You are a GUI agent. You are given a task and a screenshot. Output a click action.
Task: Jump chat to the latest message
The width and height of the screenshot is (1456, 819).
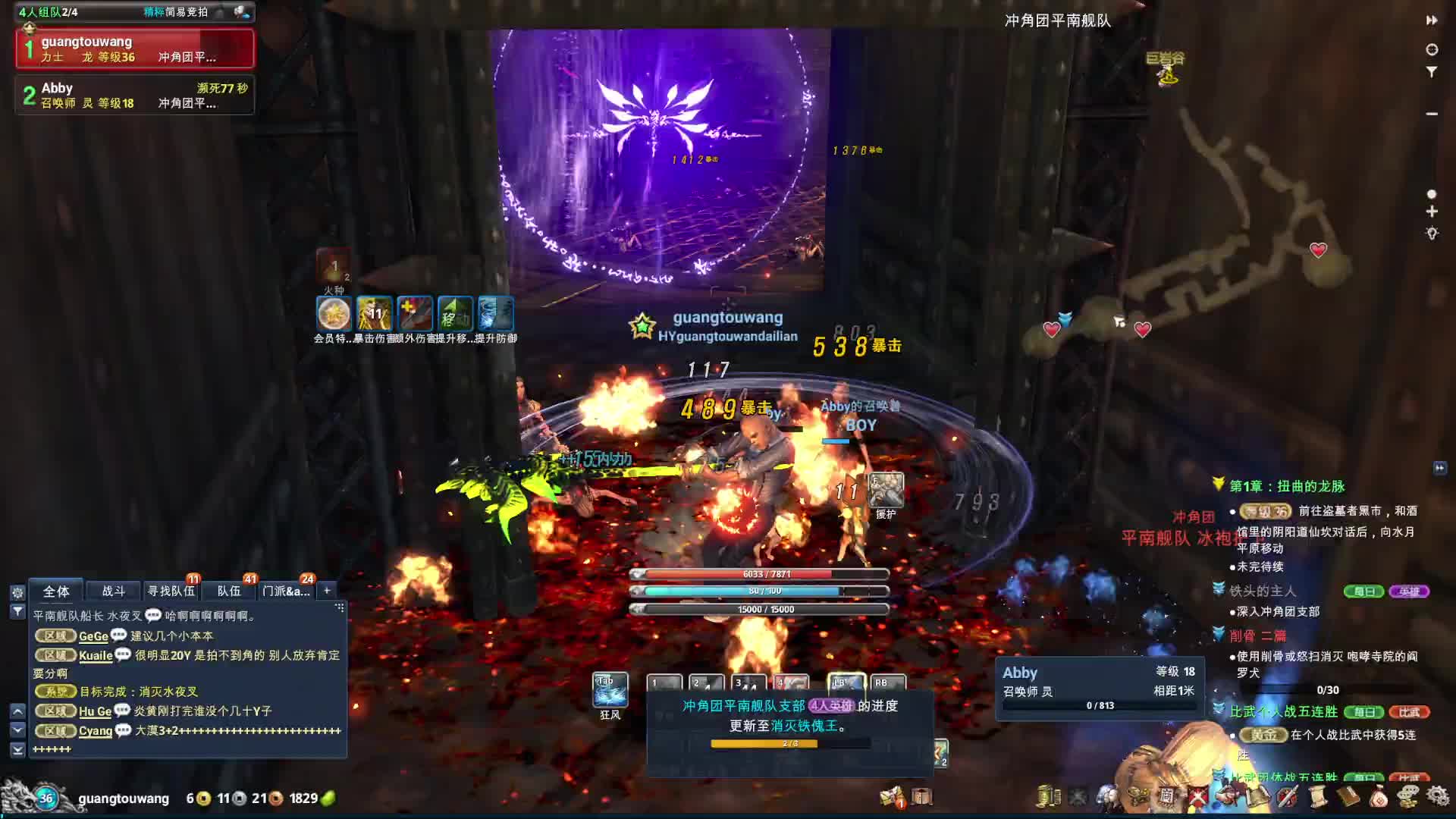[17, 749]
